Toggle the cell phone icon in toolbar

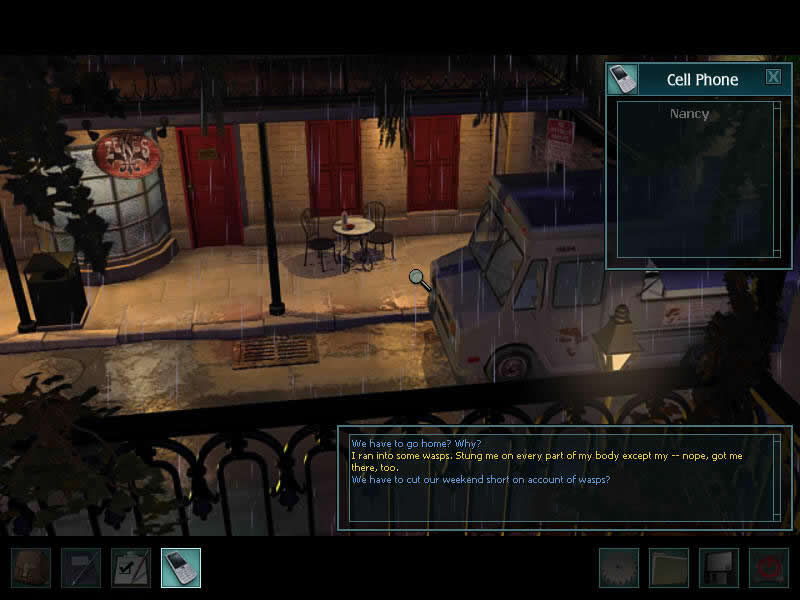[181, 567]
